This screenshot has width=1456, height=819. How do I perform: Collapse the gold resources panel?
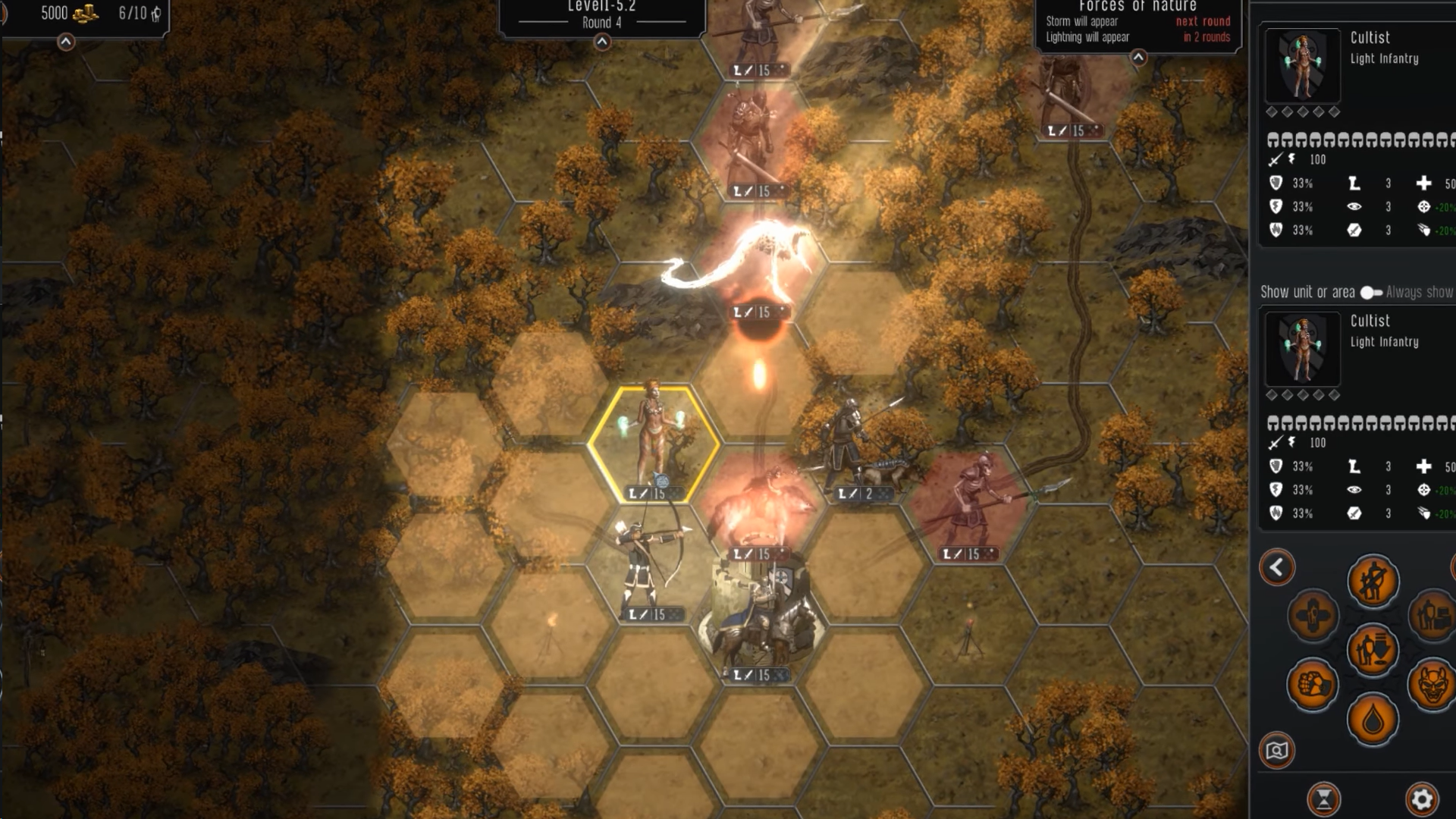coord(66,42)
